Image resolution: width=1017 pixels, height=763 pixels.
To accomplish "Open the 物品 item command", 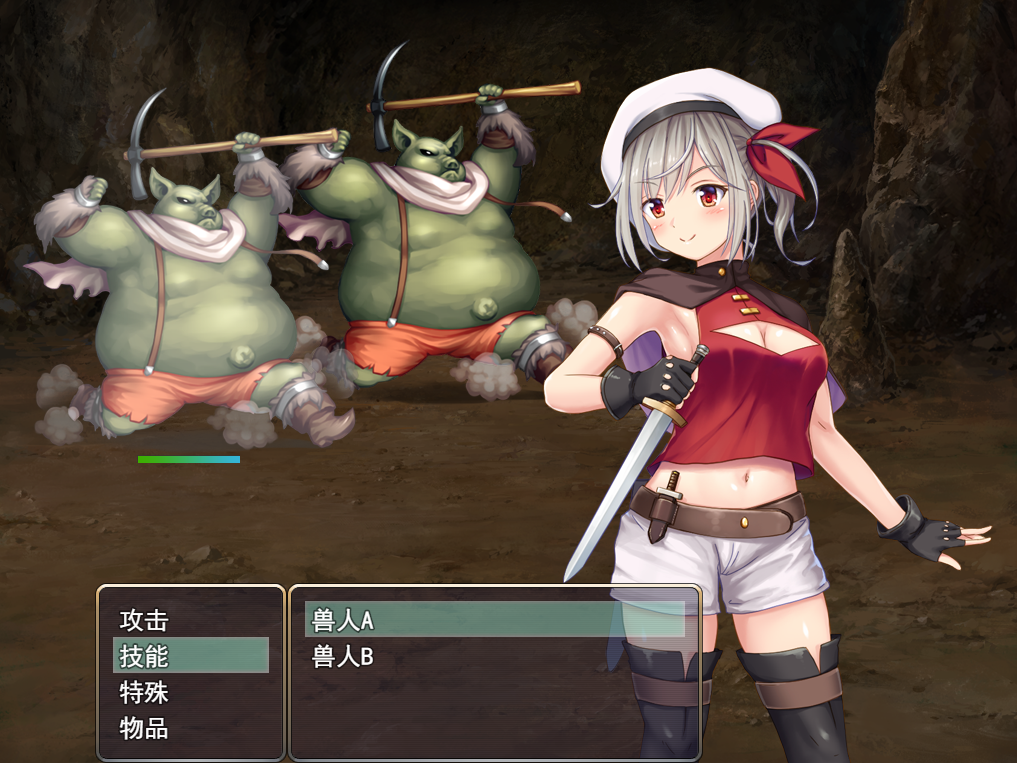I will [145, 728].
